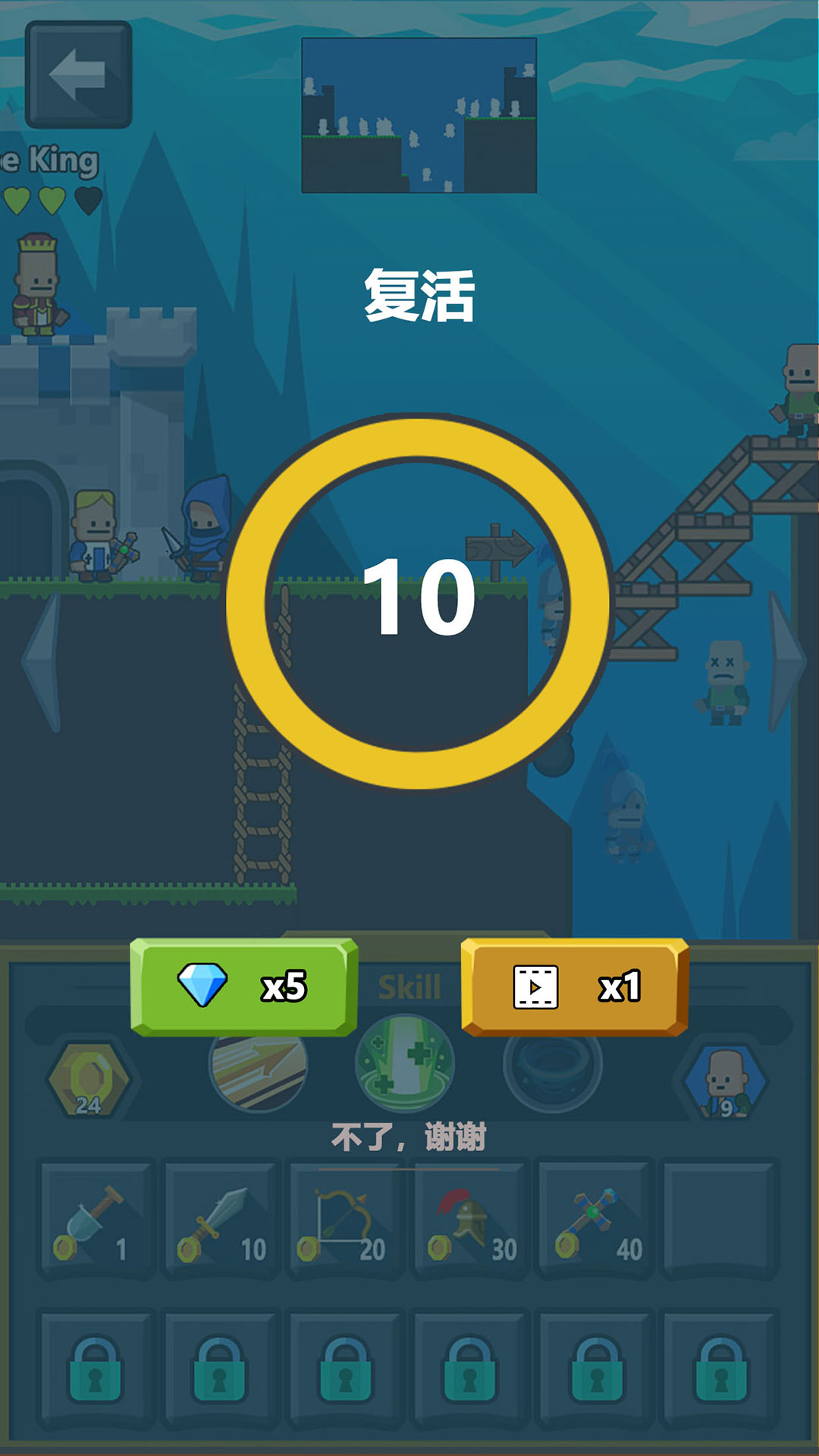Revive using five diamonds
This screenshot has height=1456, width=819.
pos(243,987)
